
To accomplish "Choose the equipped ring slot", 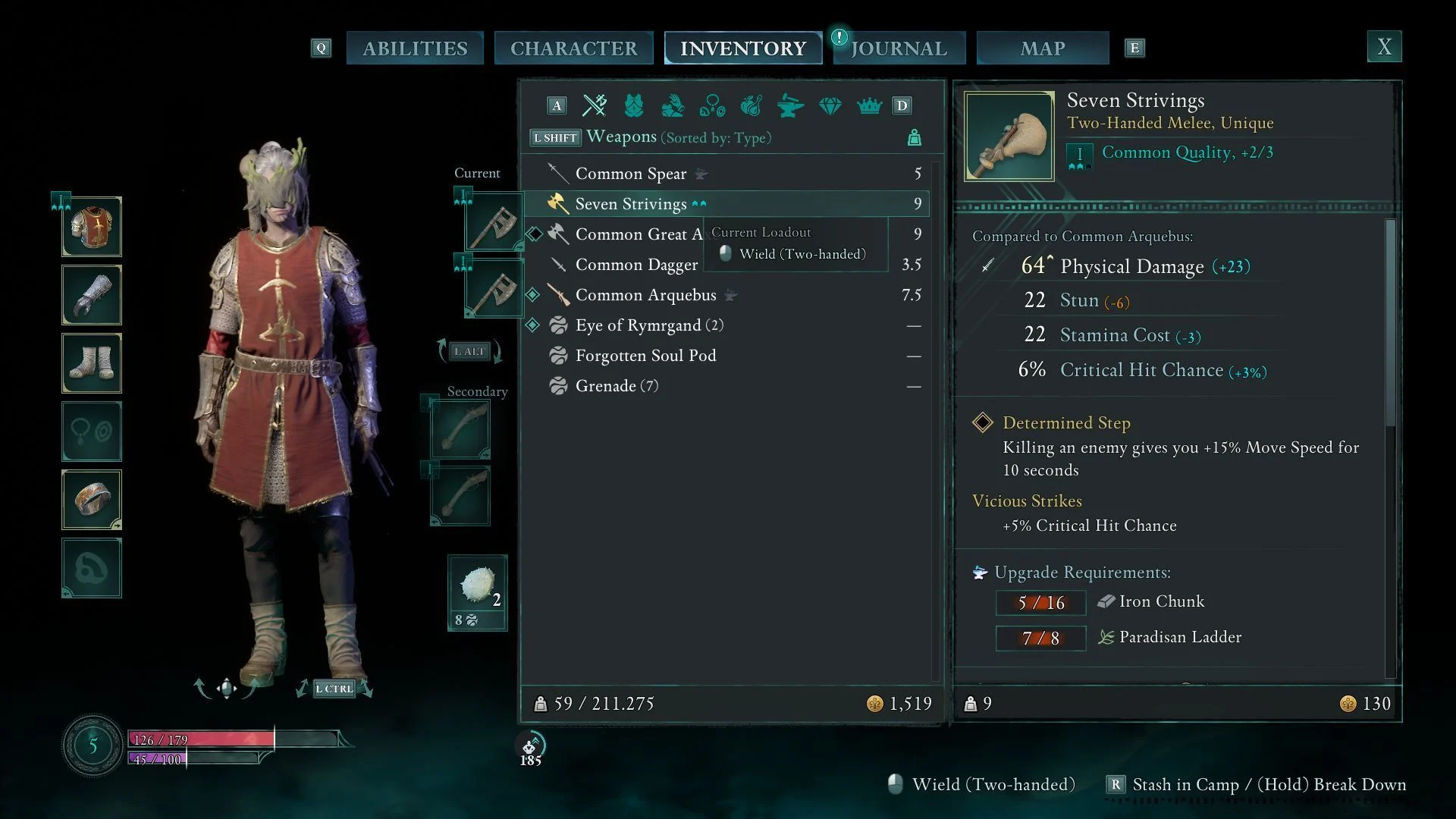I will pos(92,500).
